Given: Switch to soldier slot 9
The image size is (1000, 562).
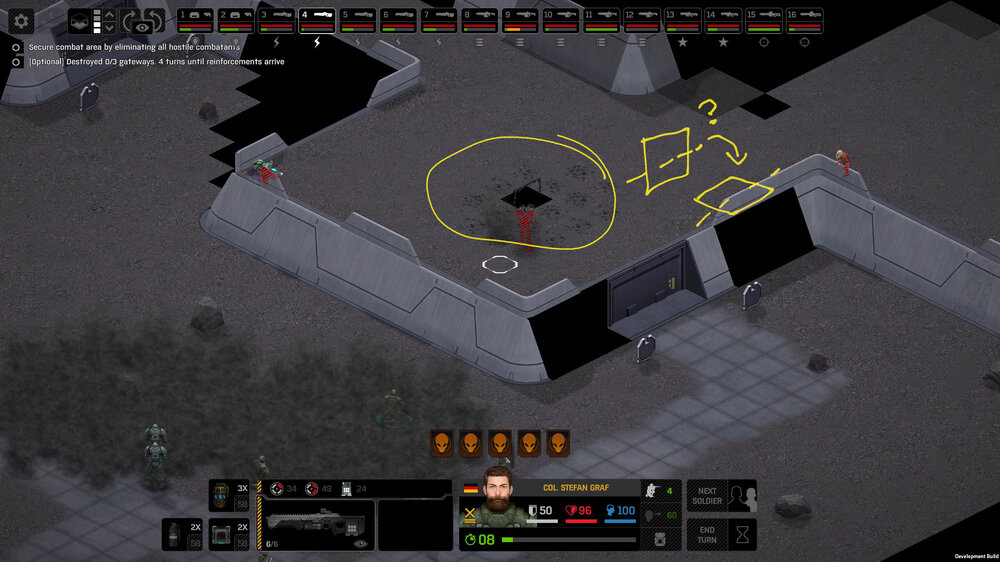Looking at the screenshot, I should coord(520,19).
